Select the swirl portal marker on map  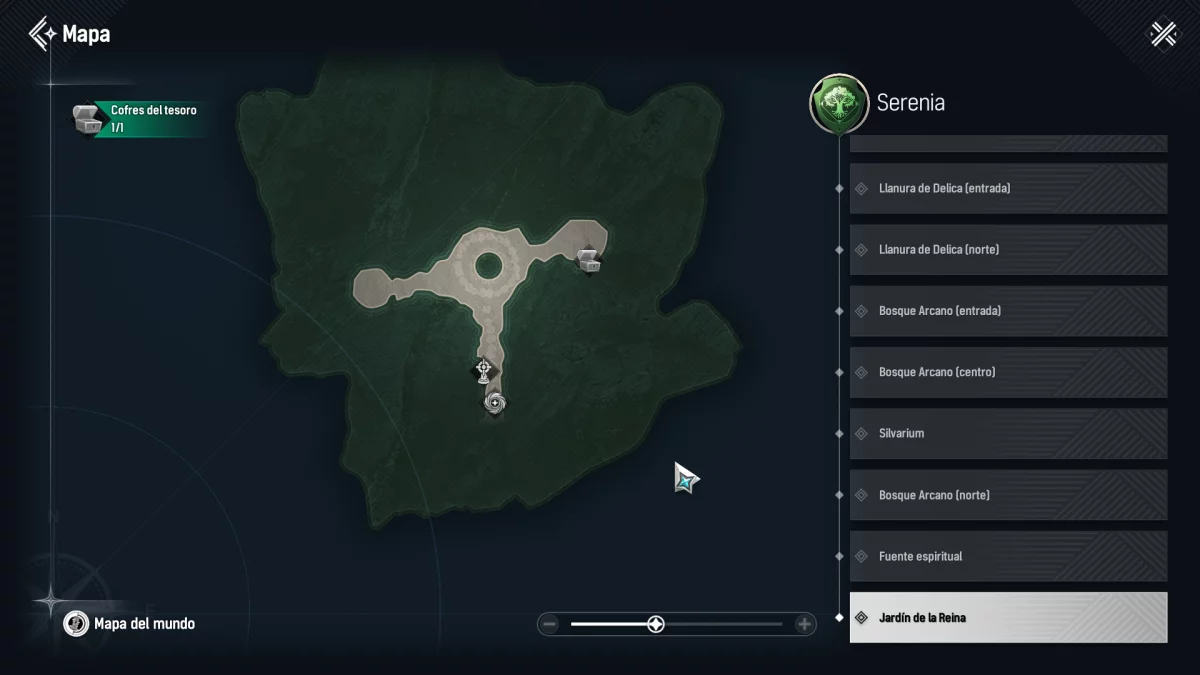(x=495, y=402)
